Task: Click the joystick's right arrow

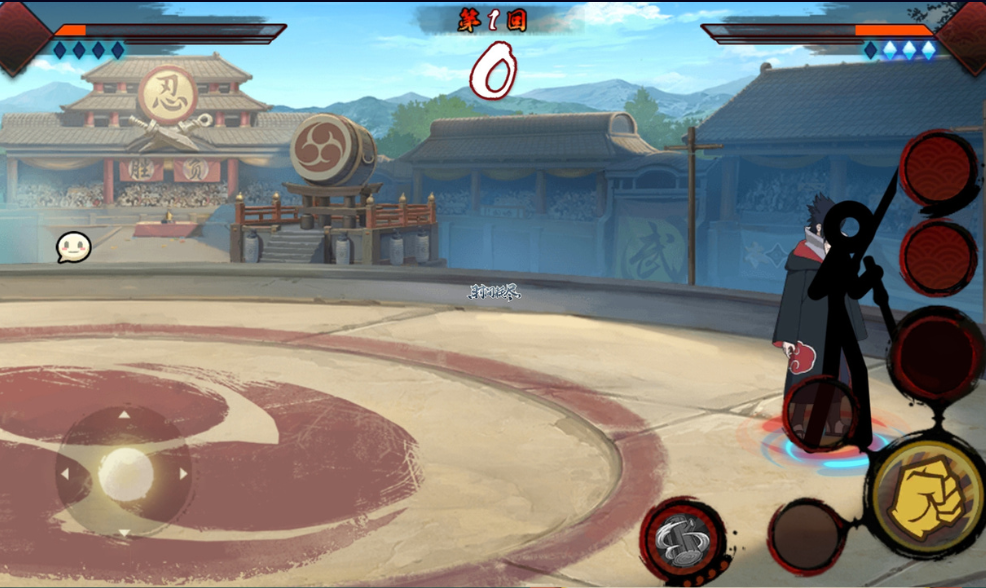Action: [x=184, y=474]
